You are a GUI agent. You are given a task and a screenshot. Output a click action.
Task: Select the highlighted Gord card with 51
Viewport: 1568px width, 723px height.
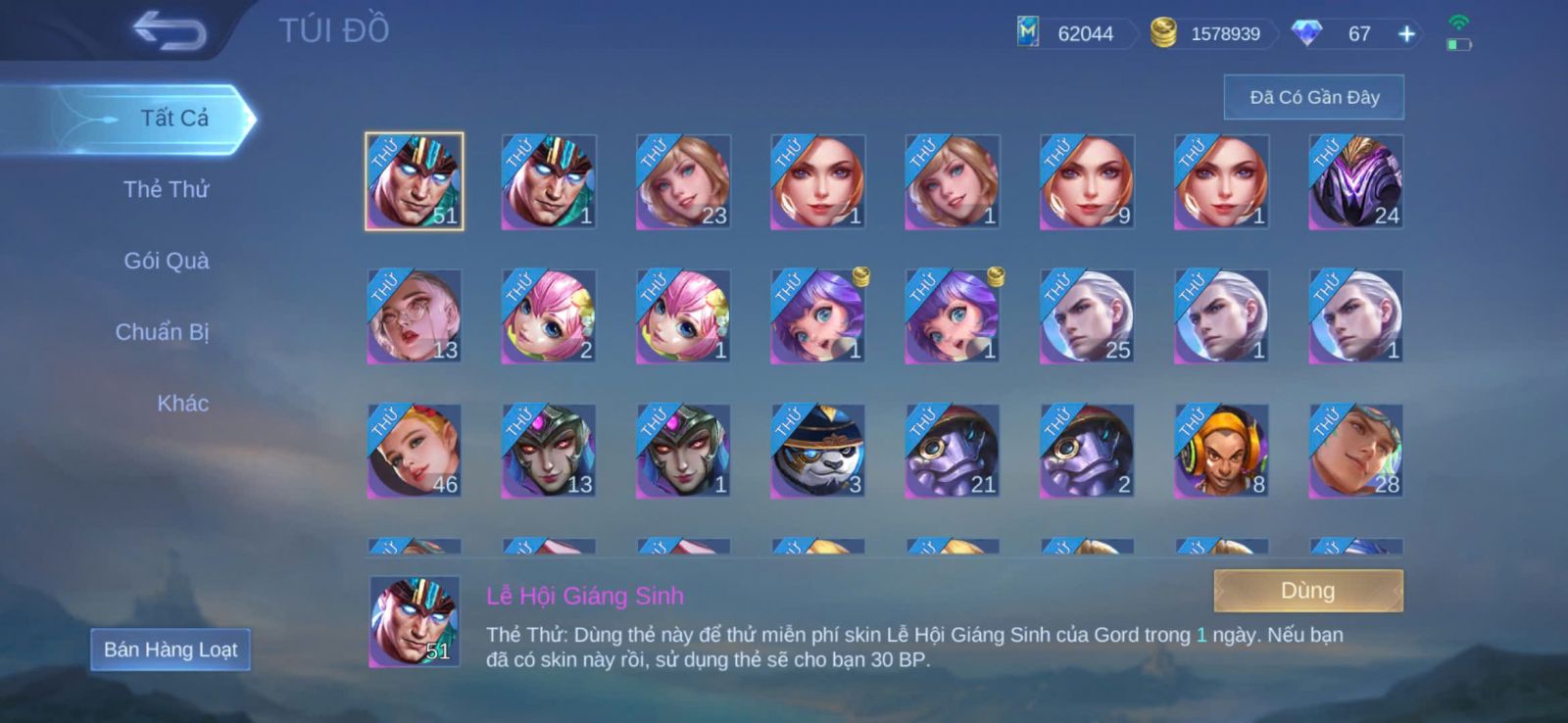[x=414, y=182]
